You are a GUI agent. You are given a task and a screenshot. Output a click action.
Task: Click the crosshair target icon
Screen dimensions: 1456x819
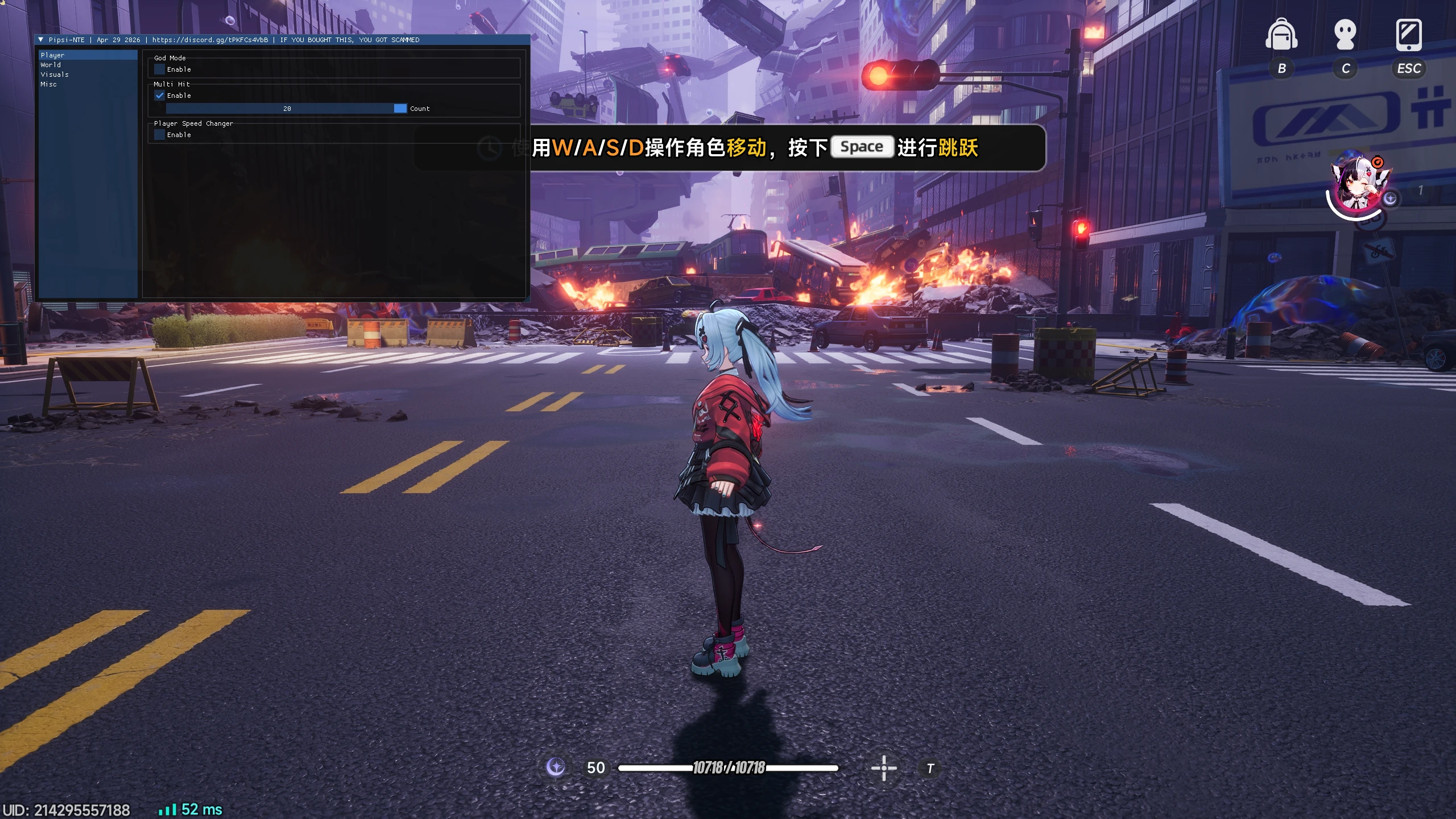(x=884, y=768)
